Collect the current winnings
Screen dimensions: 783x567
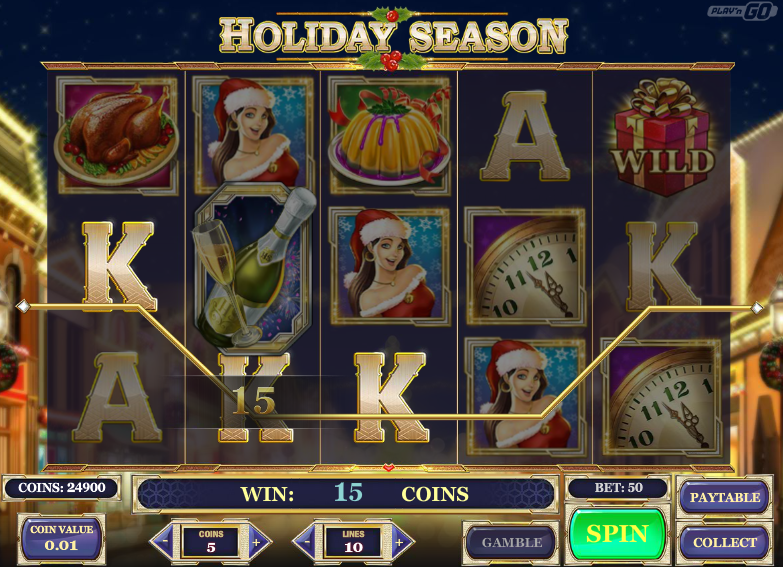click(x=724, y=543)
